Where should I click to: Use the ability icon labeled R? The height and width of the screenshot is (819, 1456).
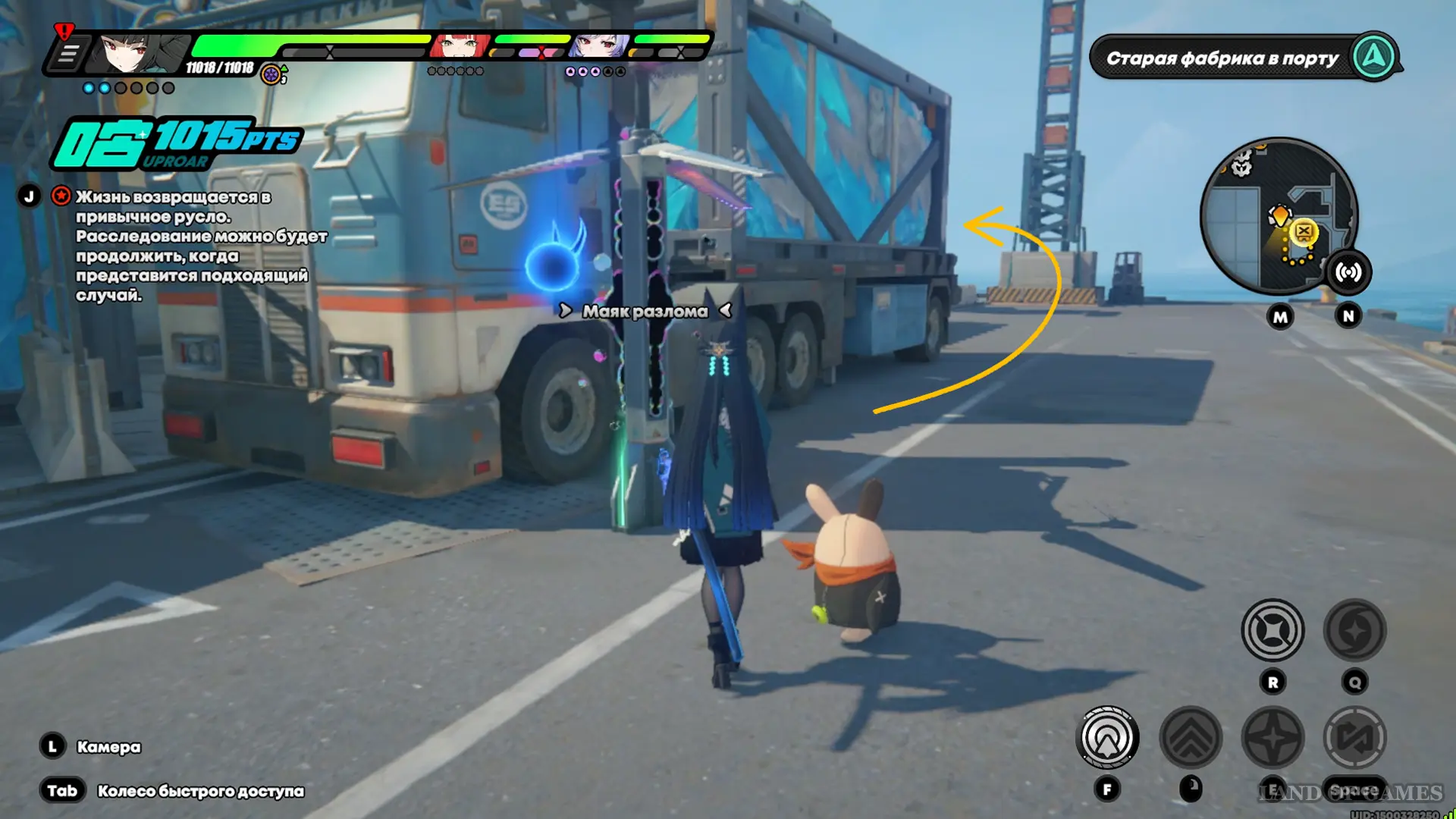click(1272, 630)
